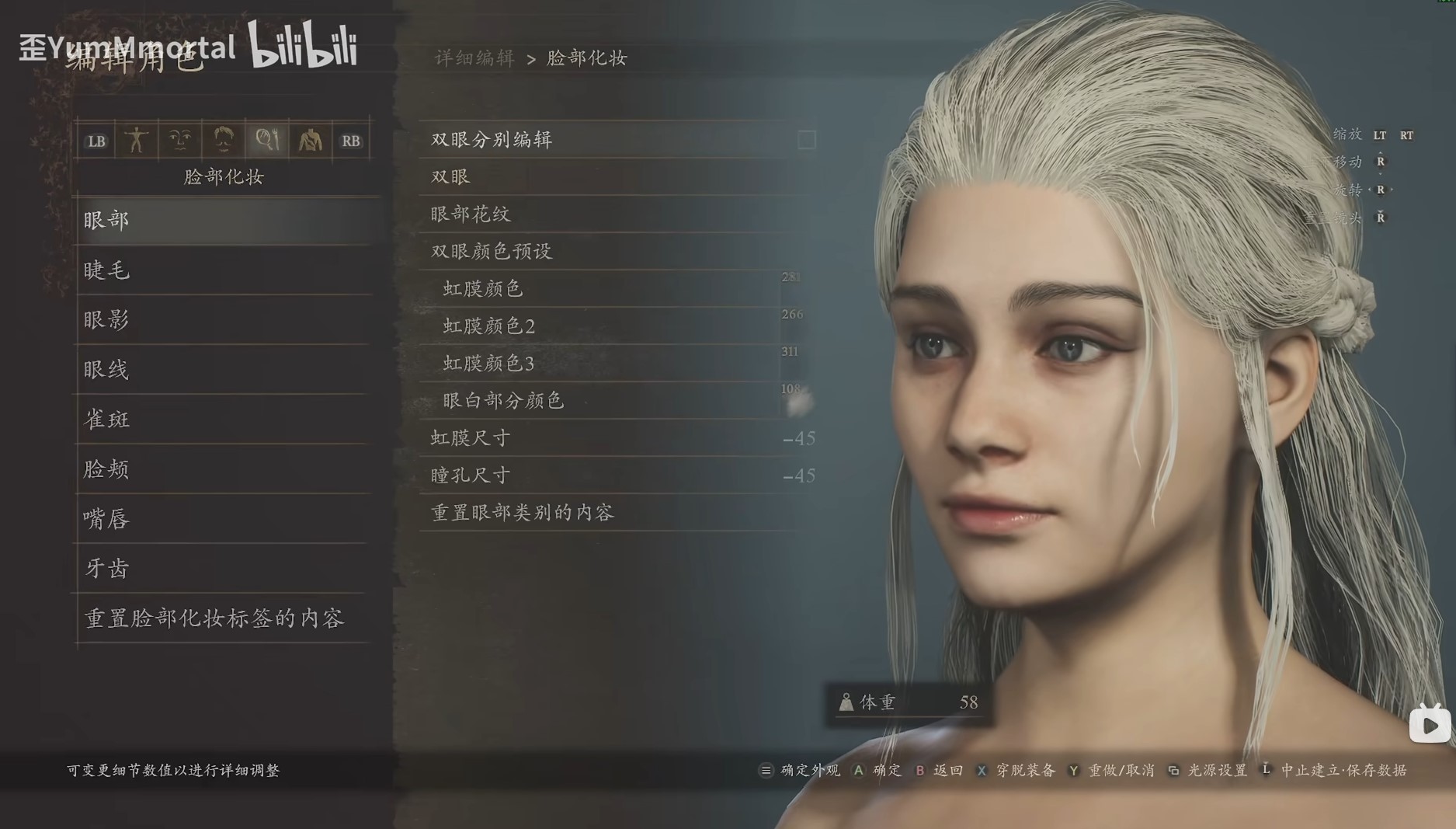Toggle the 光源设置 lighting option
Viewport: 1456px width, 829px height.
pyautogui.click(x=1218, y=772)
